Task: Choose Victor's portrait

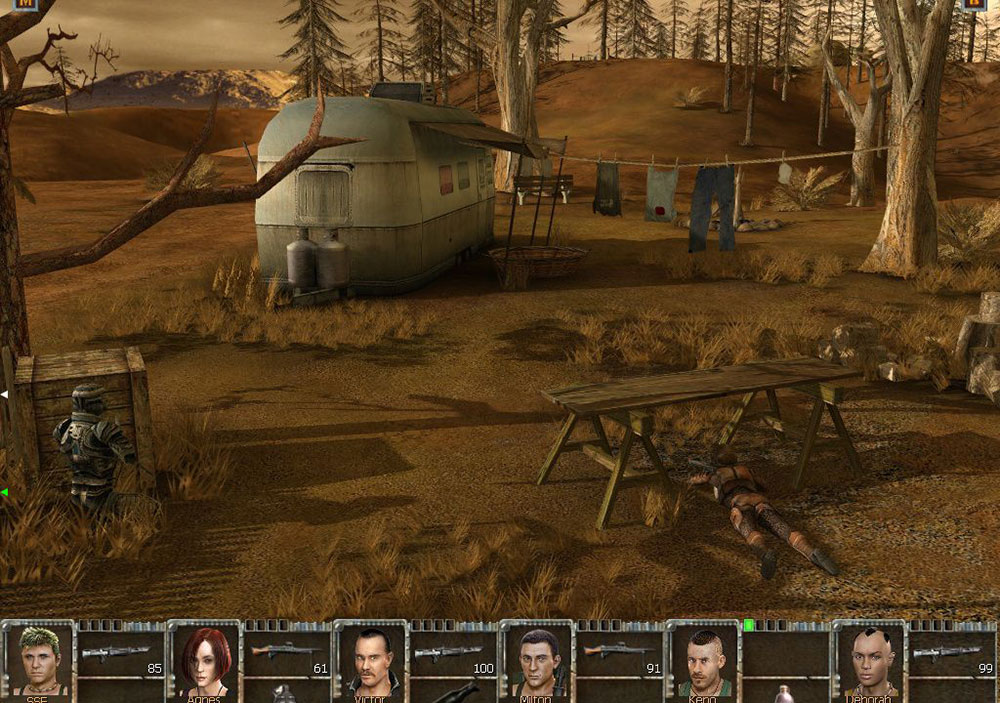Action: (371, 660)
